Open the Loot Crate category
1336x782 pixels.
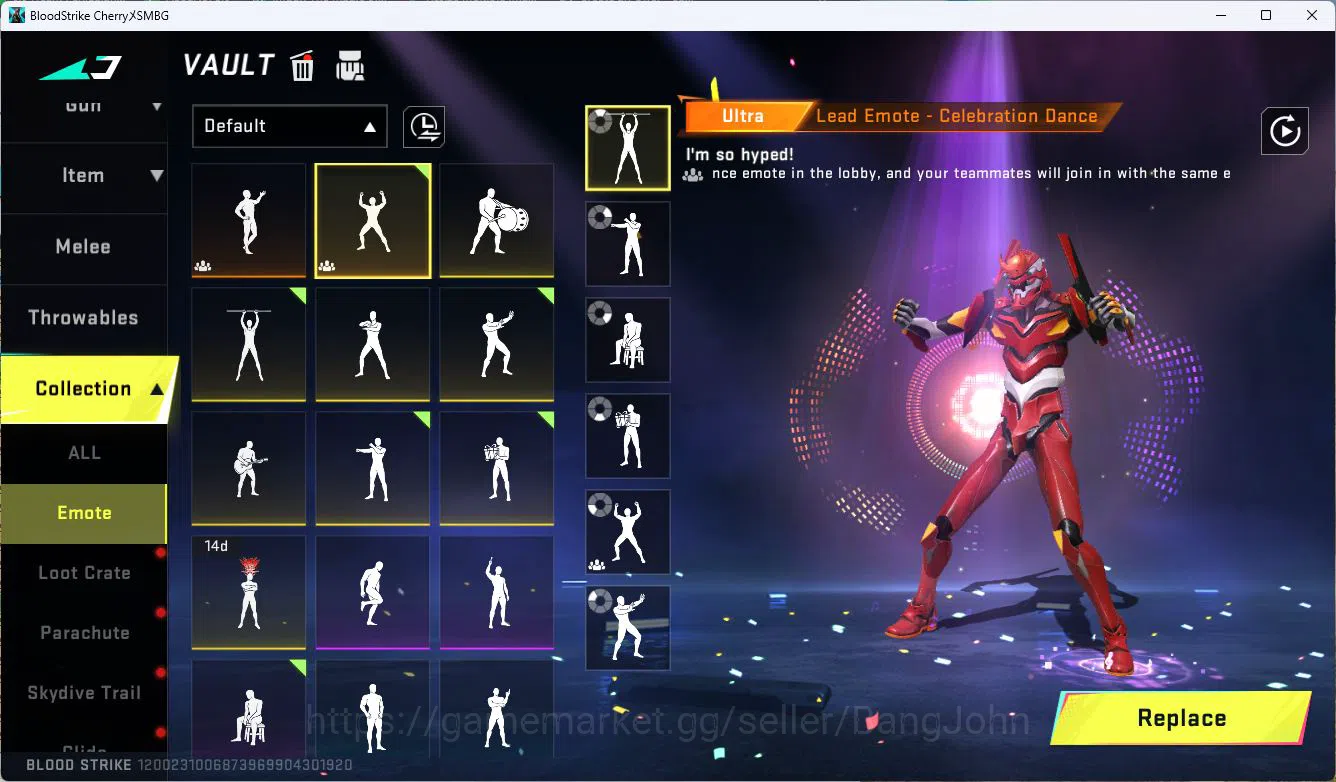[x=84, y=572]
